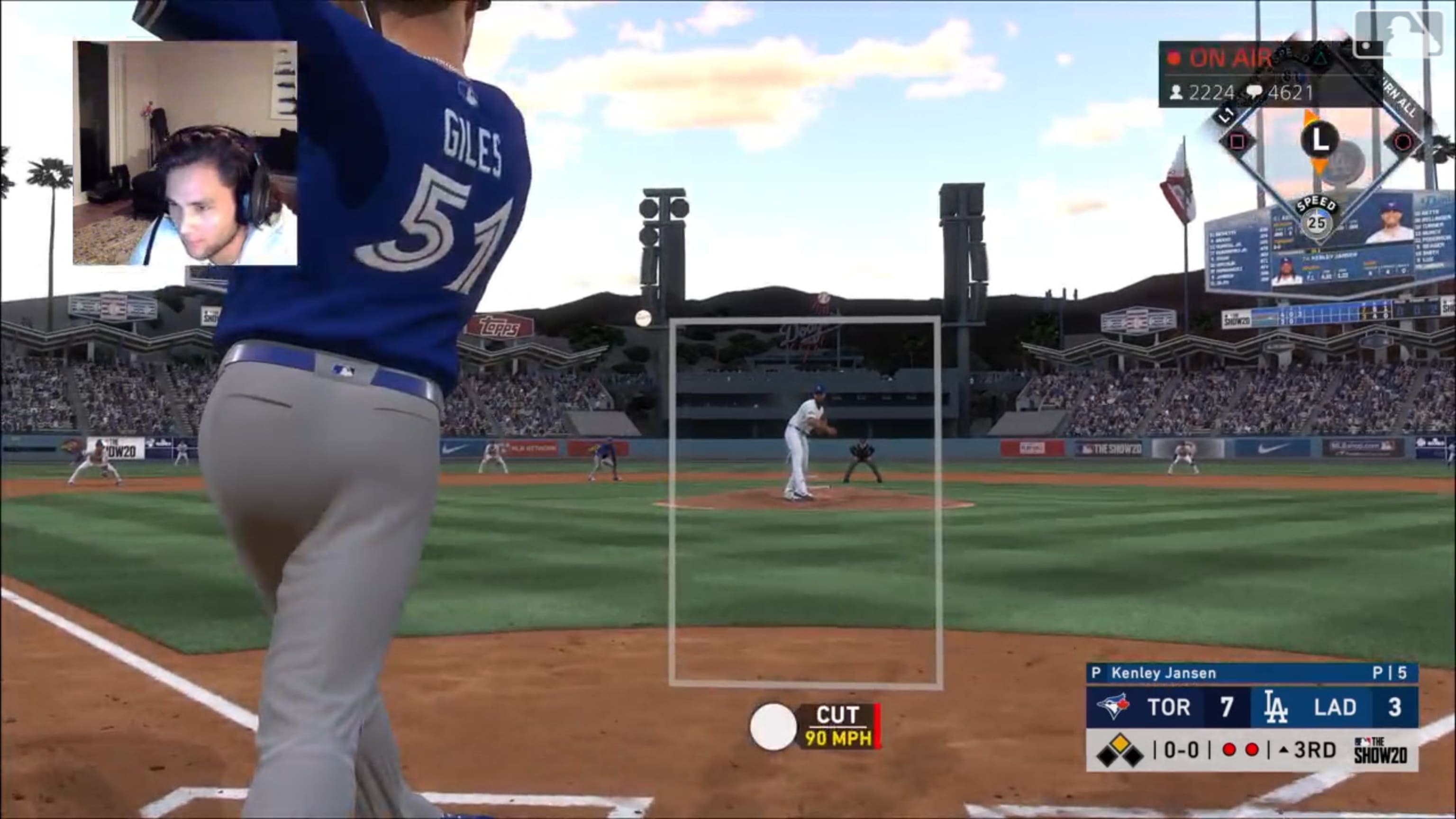Click the viewer count person icon

coord(1177,92)
